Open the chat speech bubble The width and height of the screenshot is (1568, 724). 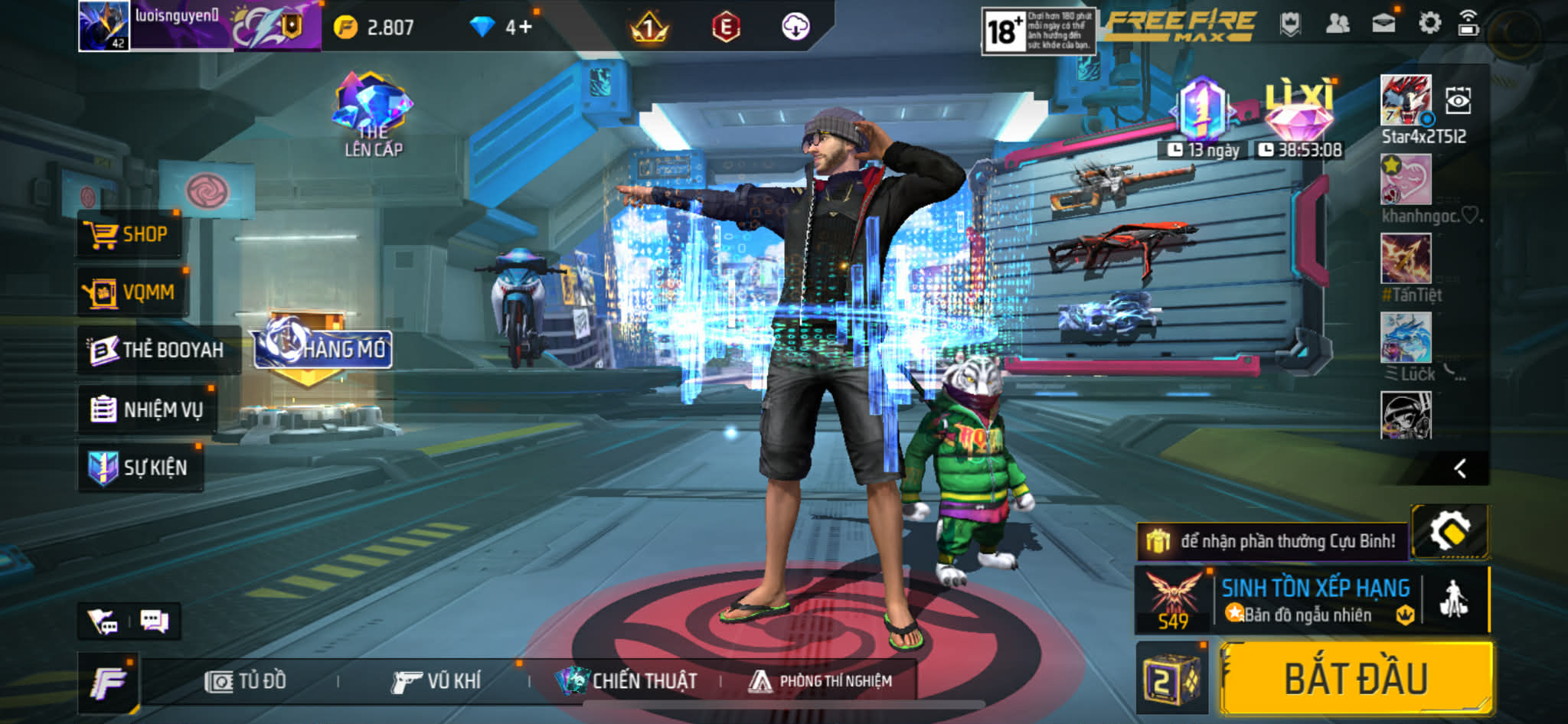pyautogui.click(x=154, y=621)
